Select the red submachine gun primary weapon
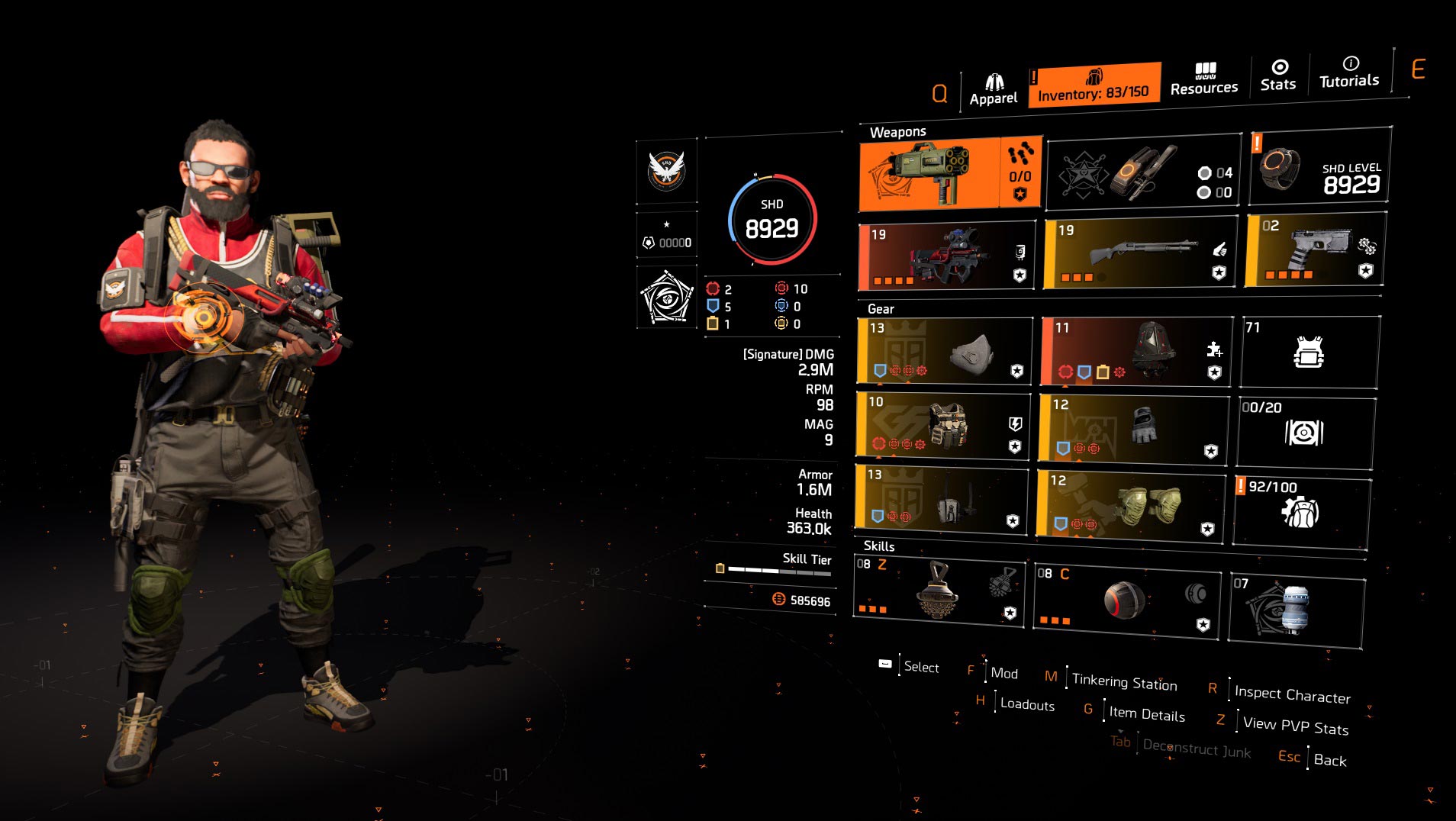Viewport: 1456px width, 821px height. (x=946, y=256)
